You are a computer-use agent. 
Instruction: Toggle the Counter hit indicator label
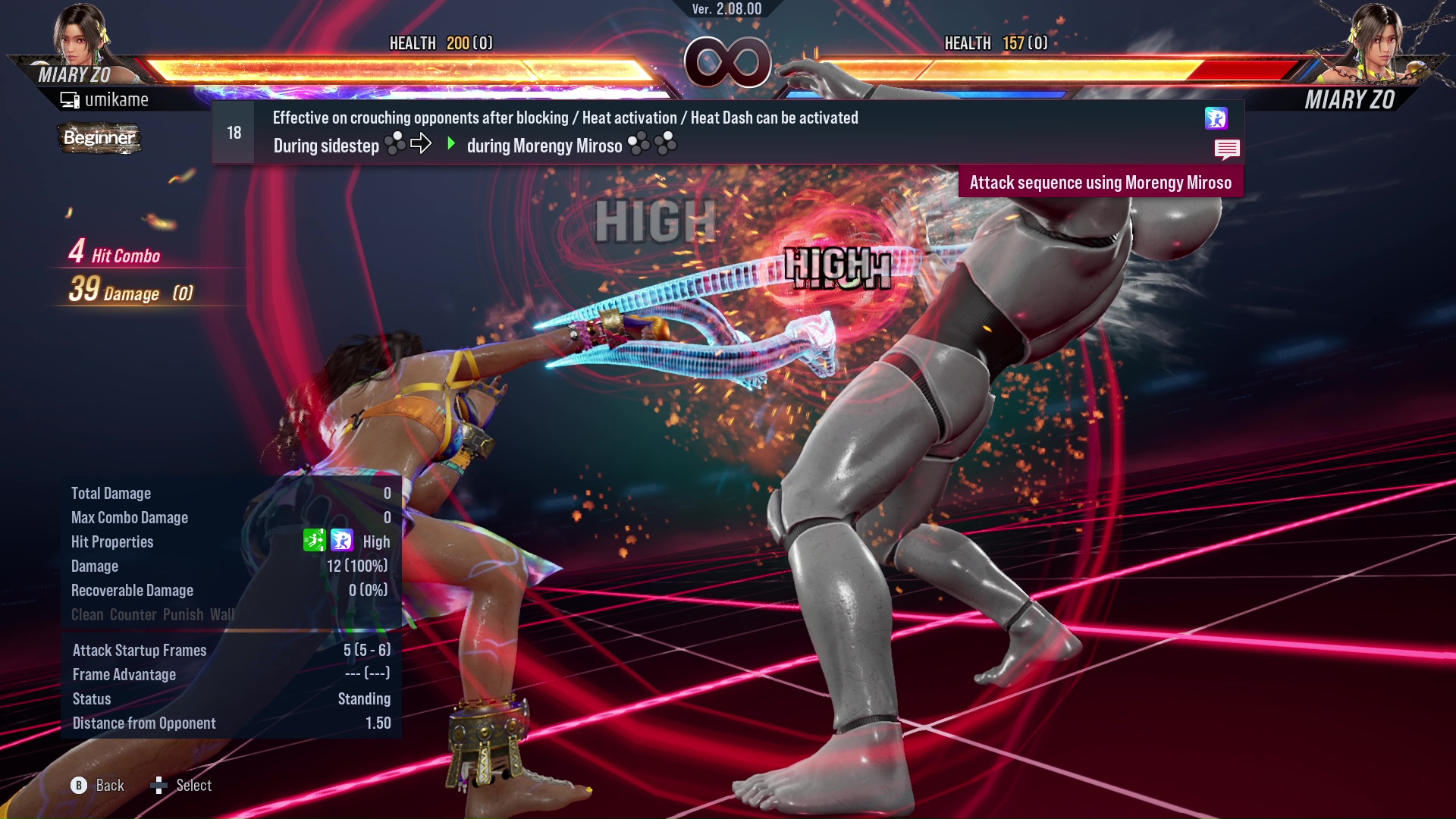point(133,615)
